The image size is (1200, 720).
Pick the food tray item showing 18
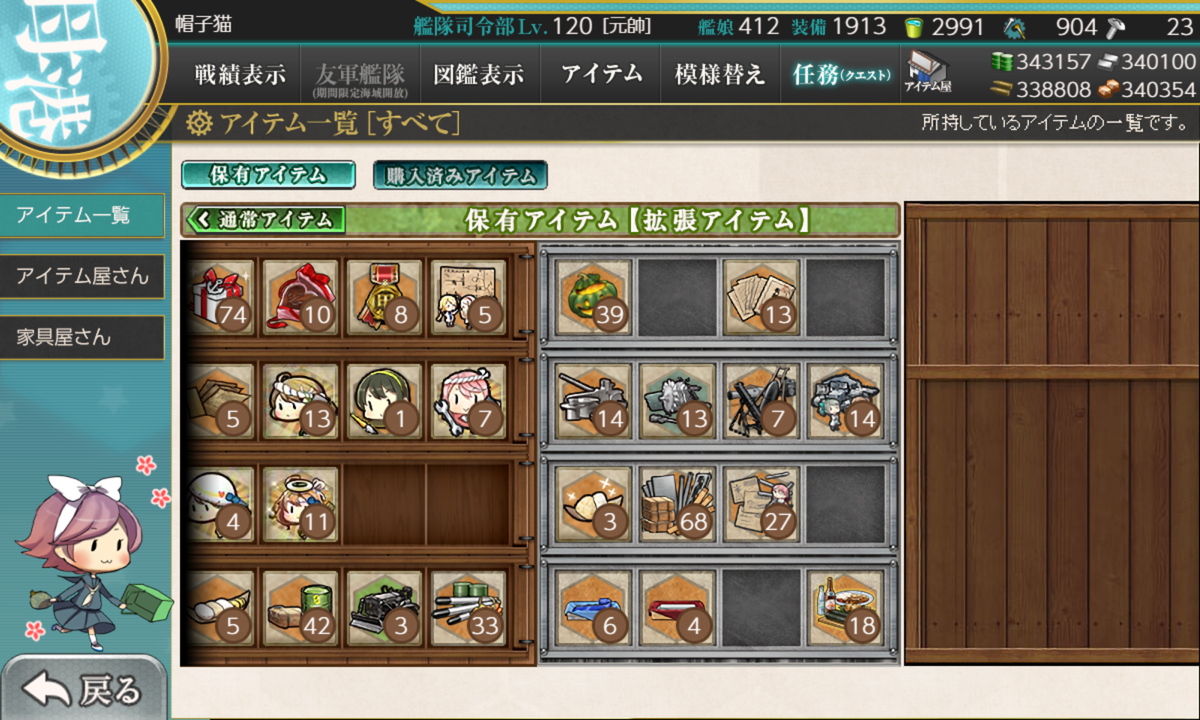point(845,607)
